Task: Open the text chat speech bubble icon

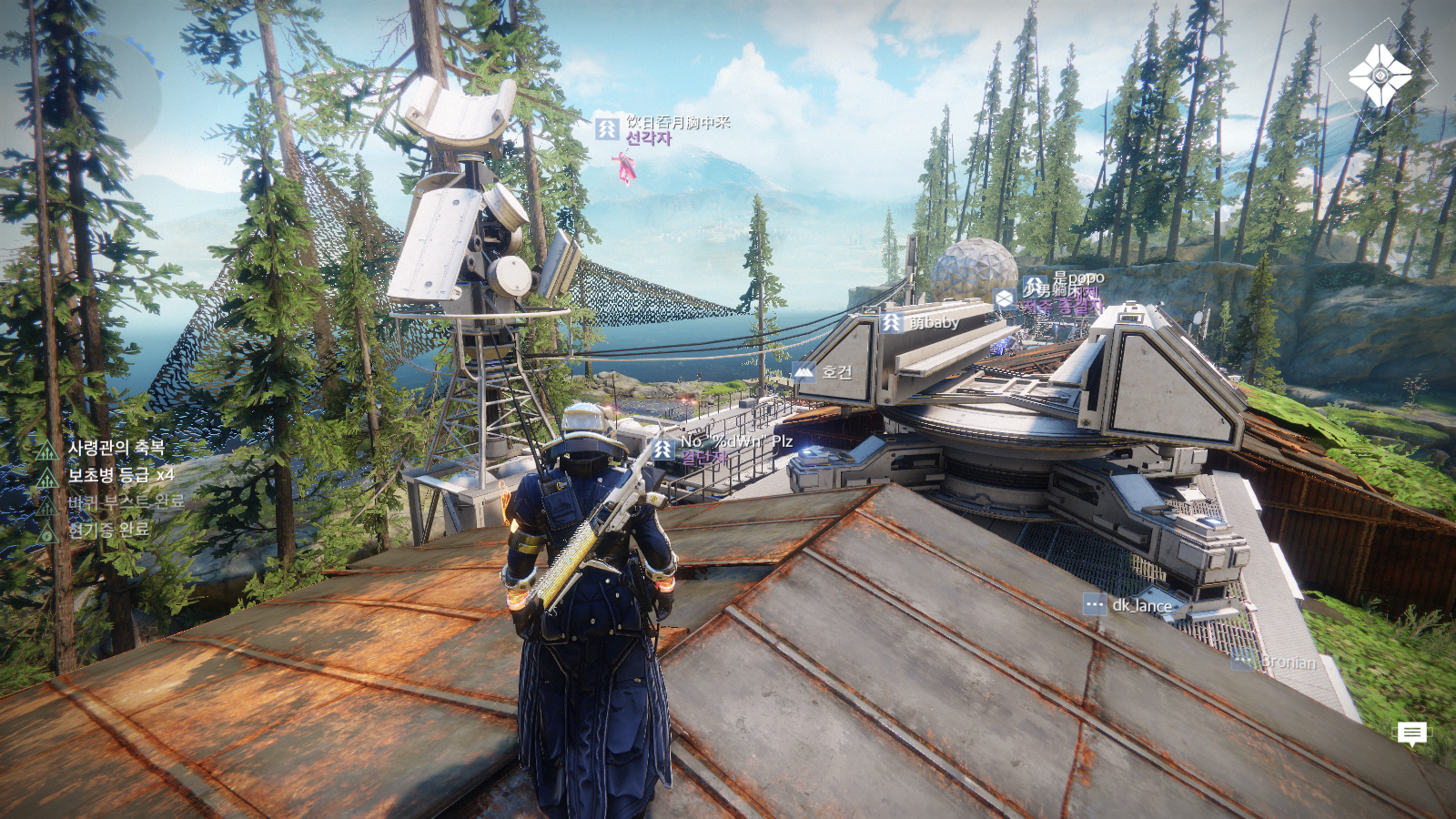Action: coord(1411,733)
